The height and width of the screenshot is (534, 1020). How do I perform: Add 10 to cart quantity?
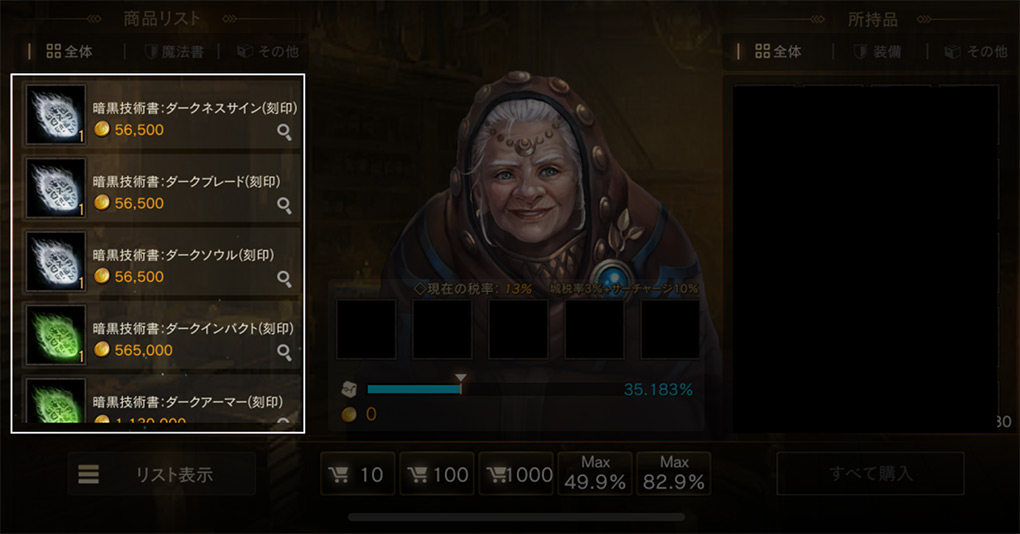coord(357,474)
